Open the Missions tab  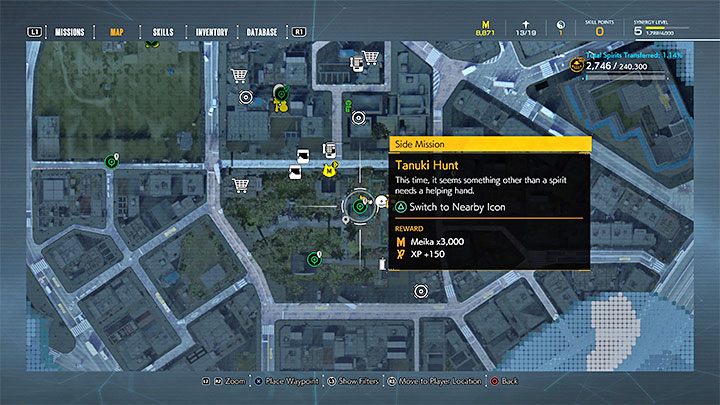pyautogui.click(x=71, y=32)
